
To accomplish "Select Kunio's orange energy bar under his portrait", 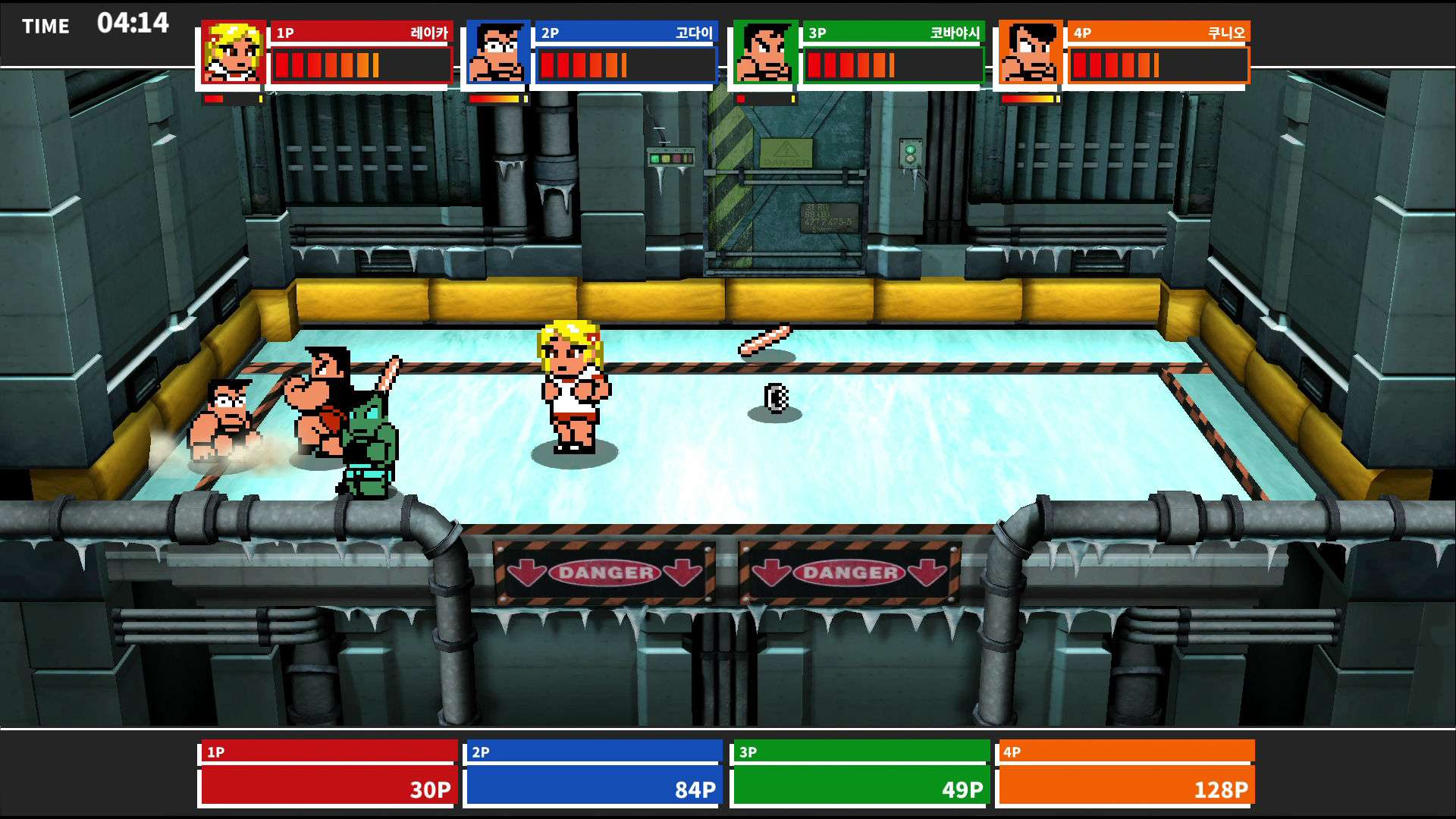I will pyautogui.click(x=1027, y=97).
